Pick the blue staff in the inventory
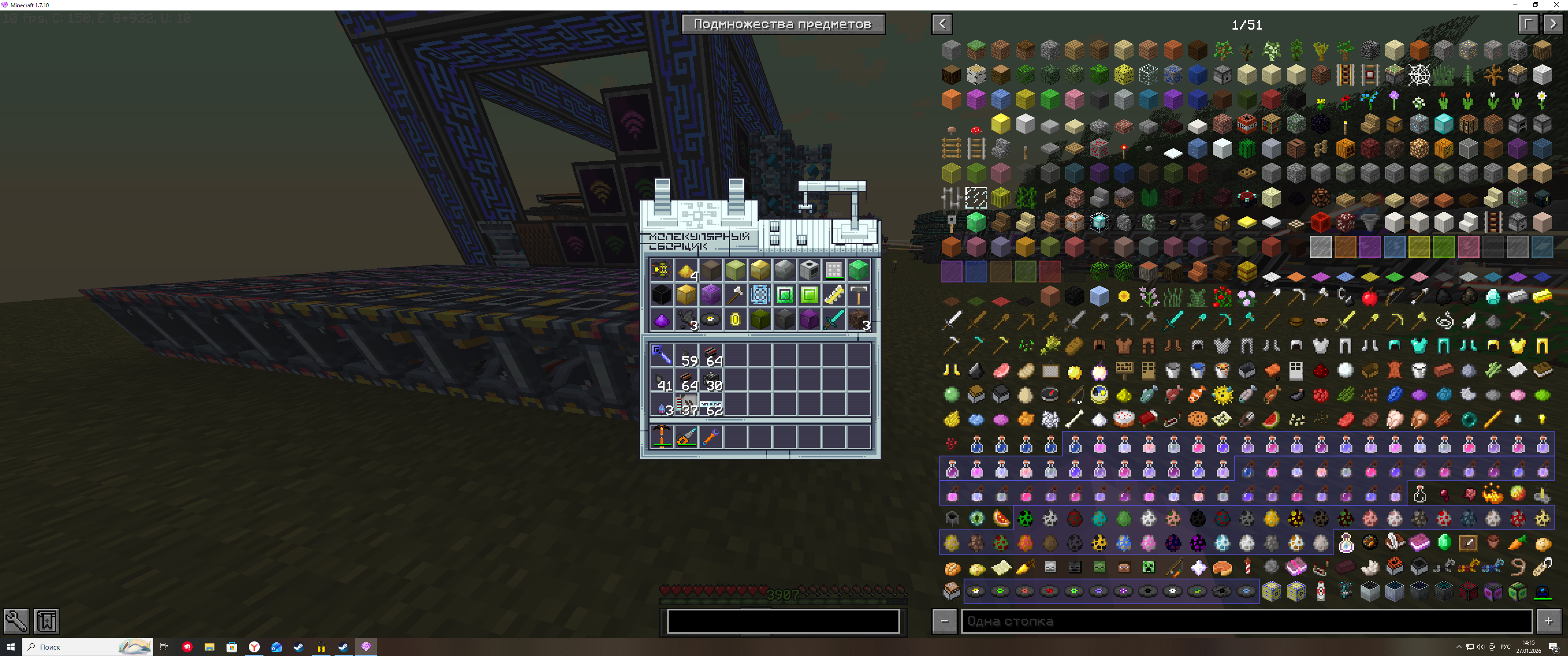The image size is (1568, 656). (662, 354)
